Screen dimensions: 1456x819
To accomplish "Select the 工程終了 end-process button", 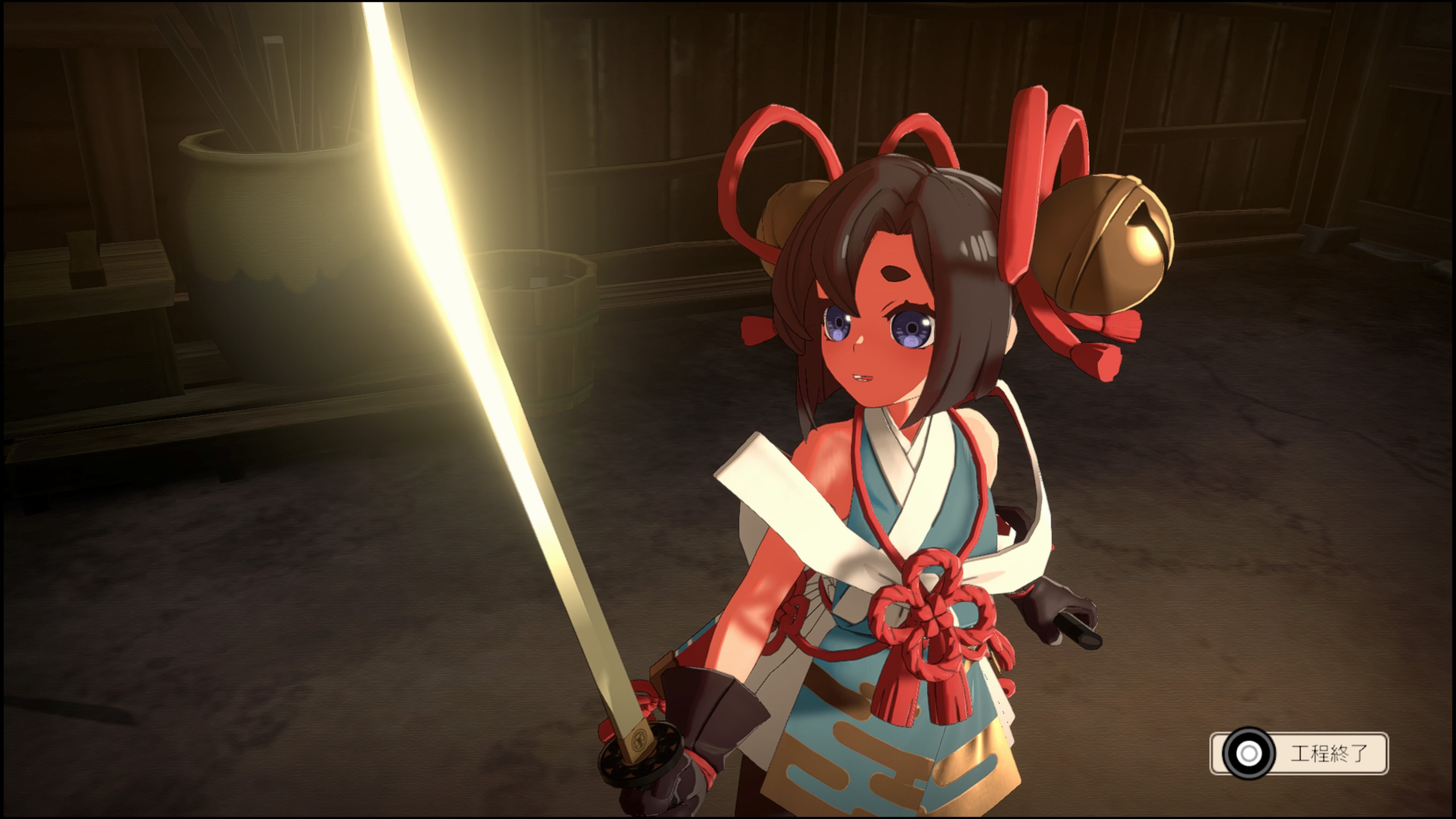I will point(1299,753).
